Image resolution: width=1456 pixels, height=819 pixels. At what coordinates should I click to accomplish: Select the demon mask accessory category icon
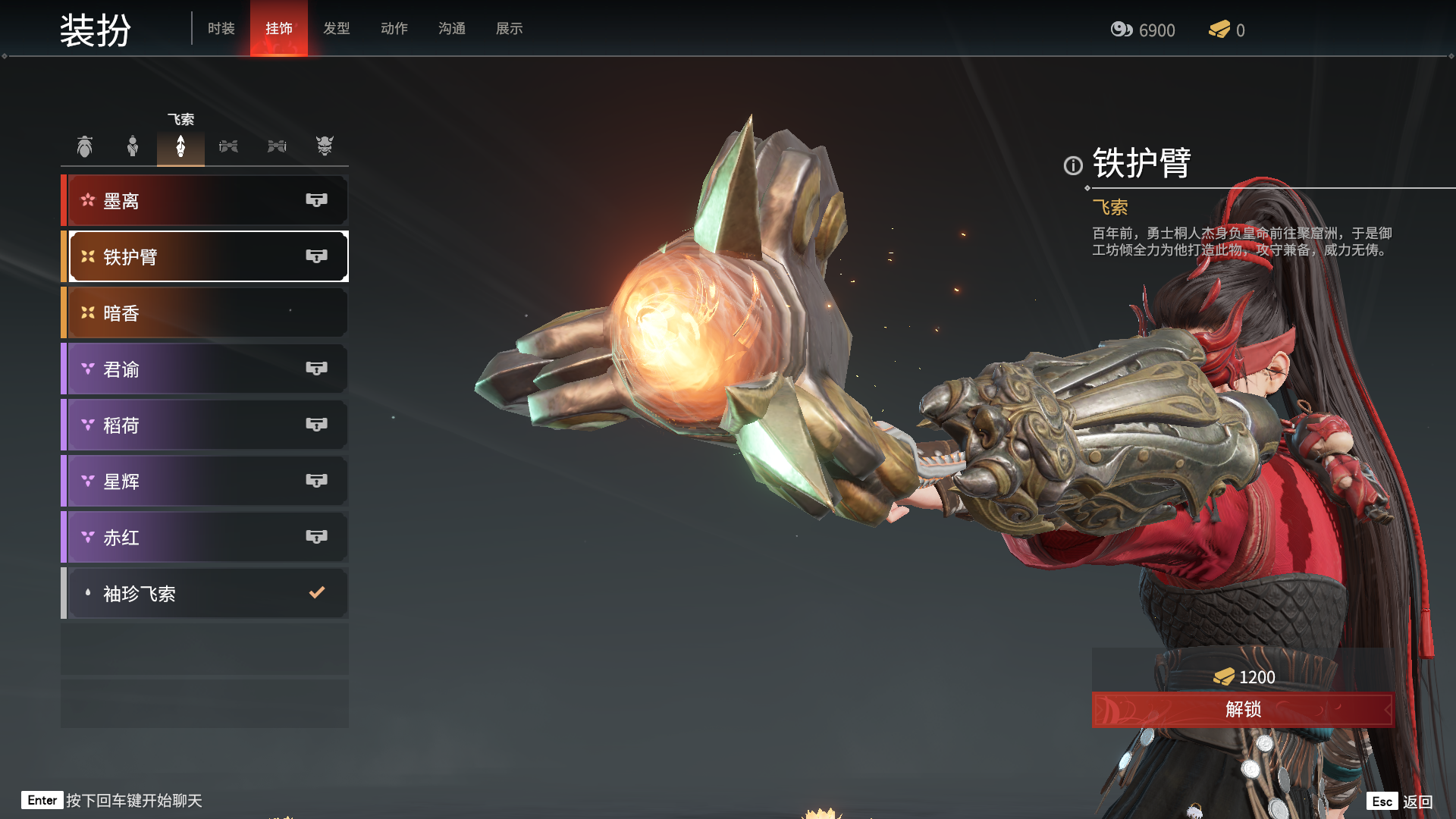(325, 146)
